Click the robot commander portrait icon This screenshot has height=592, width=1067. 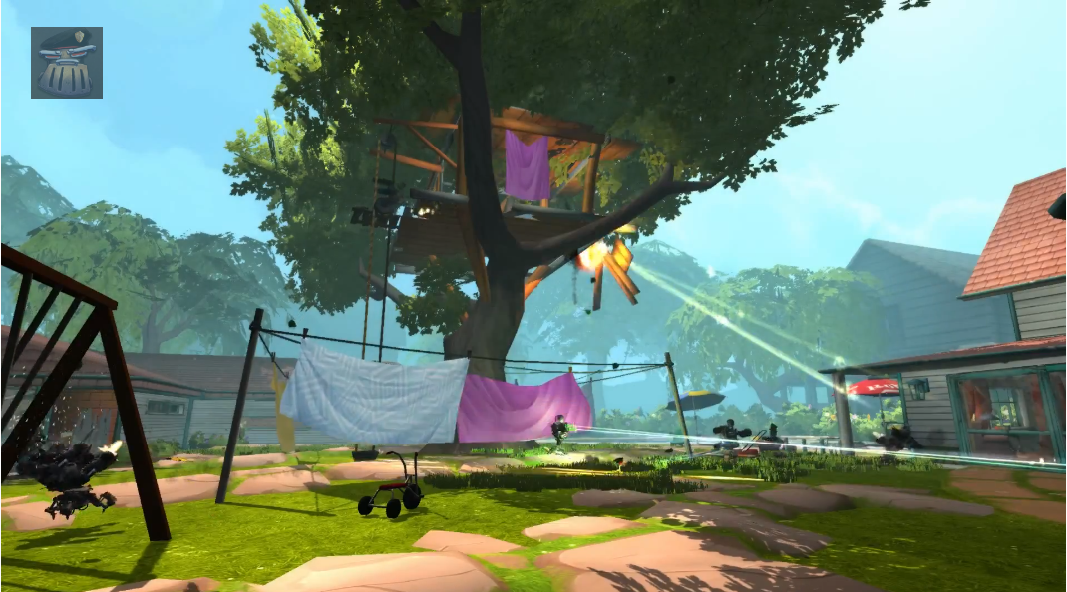point(66,63)
